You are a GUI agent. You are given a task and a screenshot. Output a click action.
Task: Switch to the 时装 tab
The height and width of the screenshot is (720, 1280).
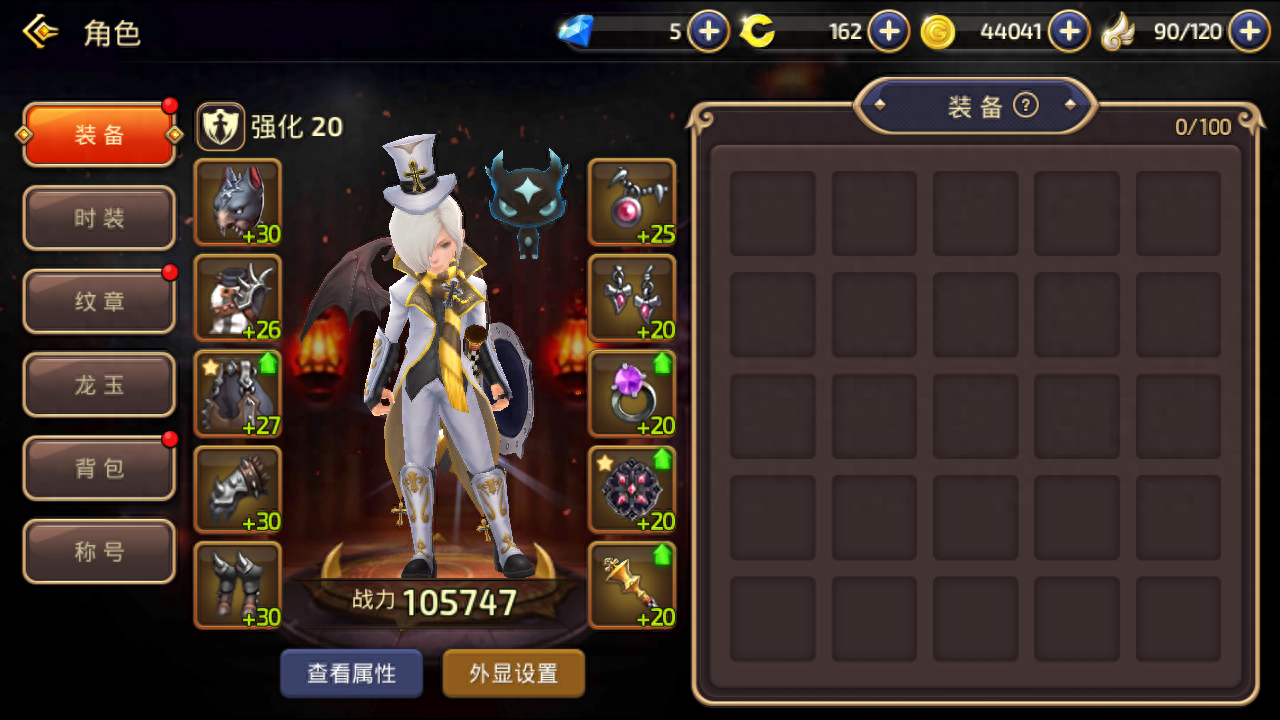[99, 218]
